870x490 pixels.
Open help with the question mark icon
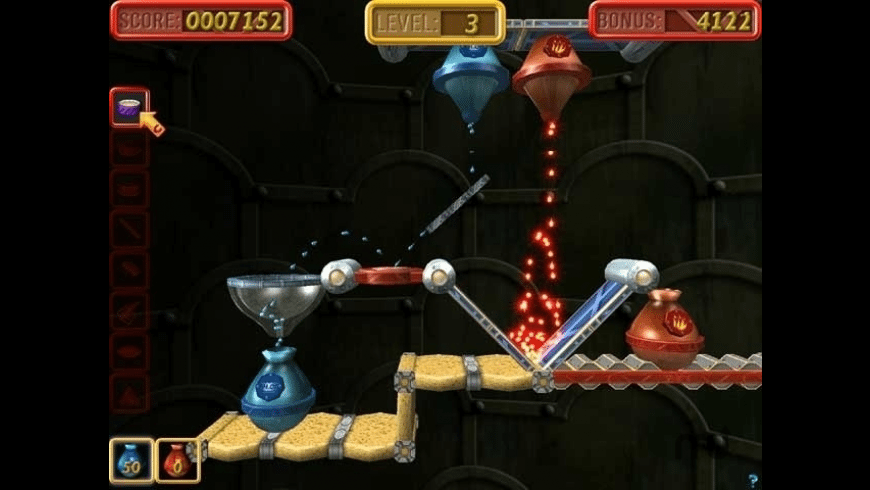(x=752, y=480)
